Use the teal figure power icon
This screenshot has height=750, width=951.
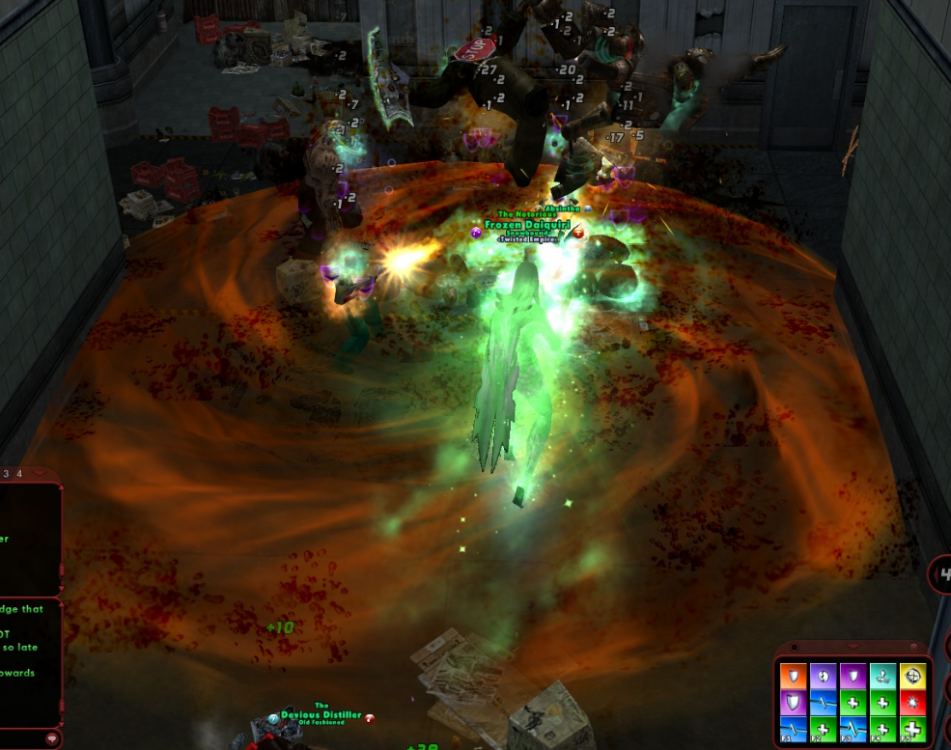pyautogui.click(x=882, y=677)
